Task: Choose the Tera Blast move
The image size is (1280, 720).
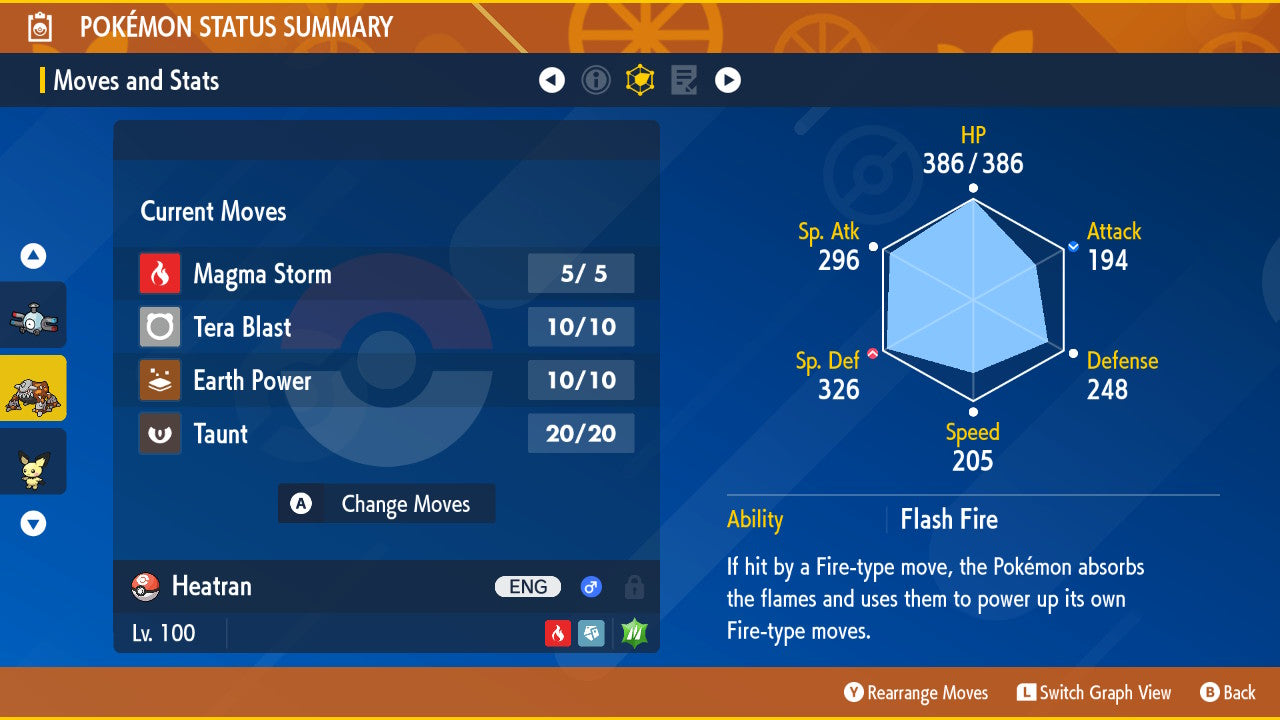Action: [x=386, y=327]
